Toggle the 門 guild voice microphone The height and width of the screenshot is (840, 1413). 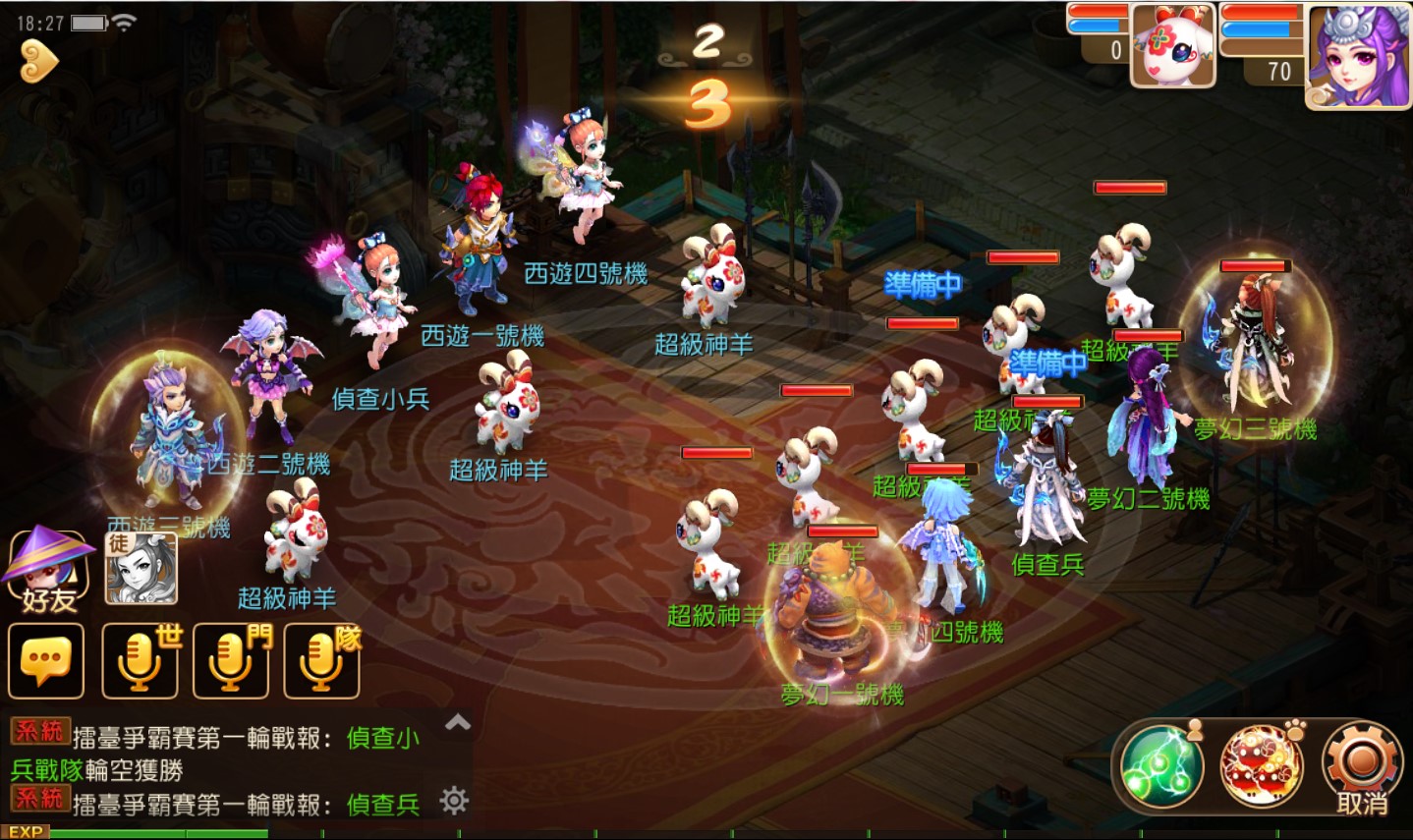coord(229,660)
